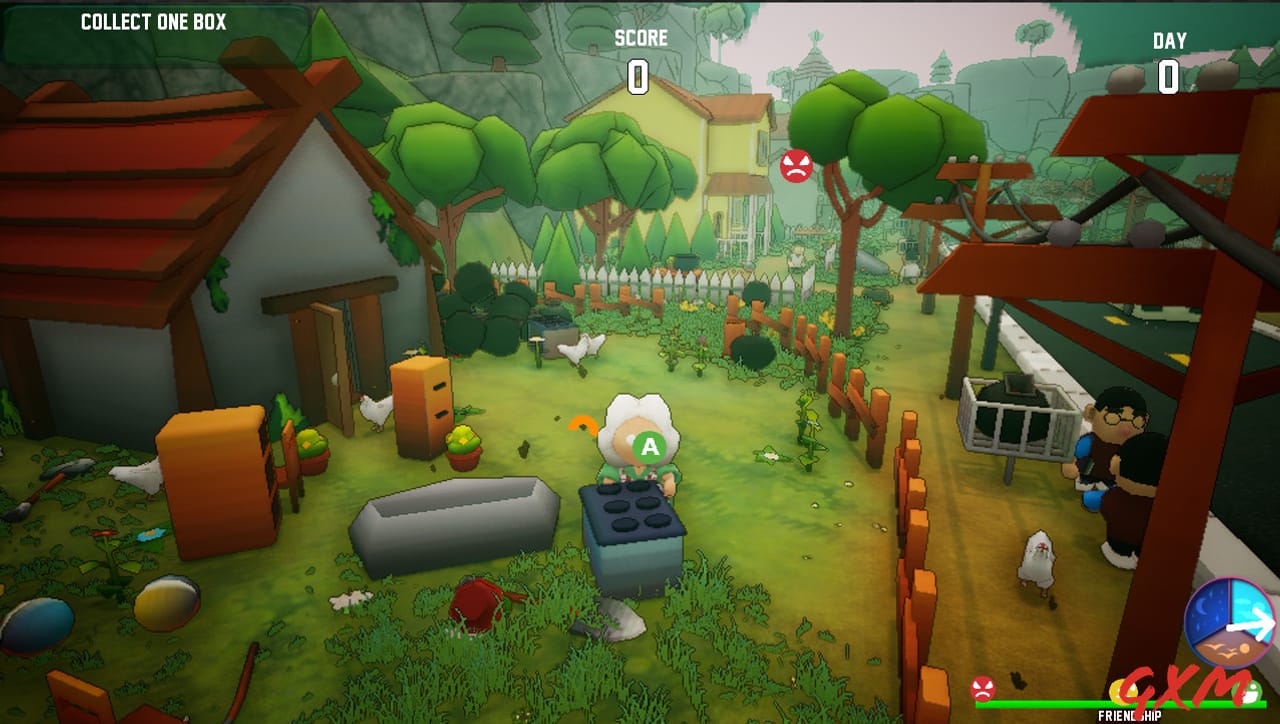Toggle the SCORE counter display

coord(640,55)
